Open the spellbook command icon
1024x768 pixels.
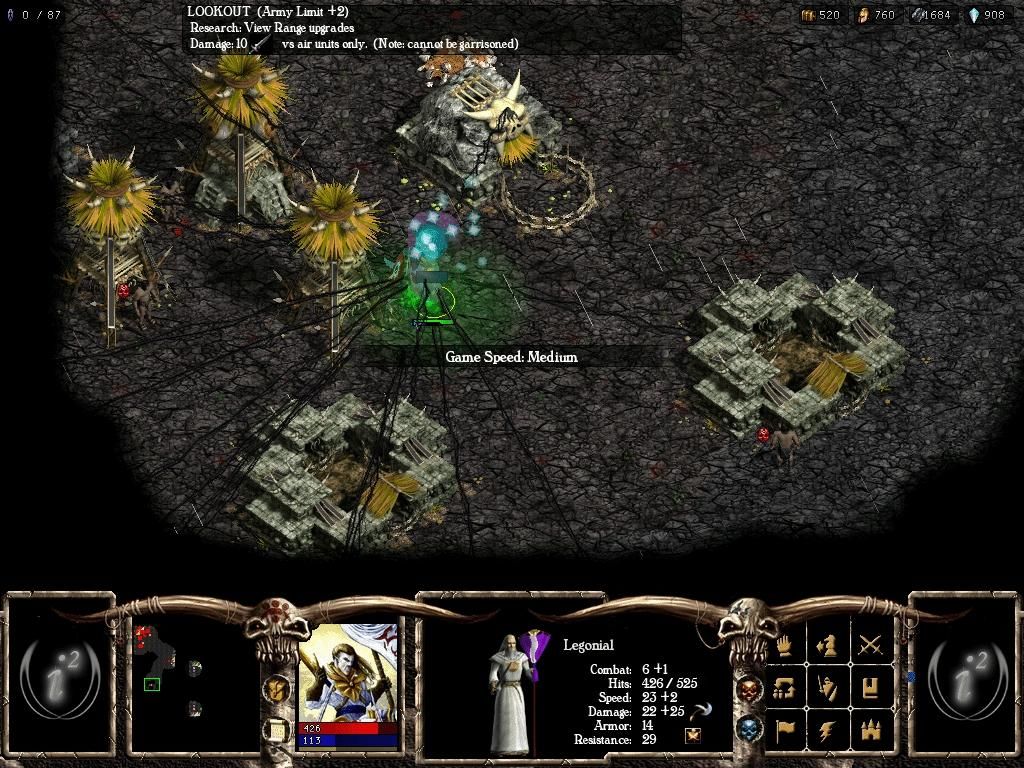point(870,688)
